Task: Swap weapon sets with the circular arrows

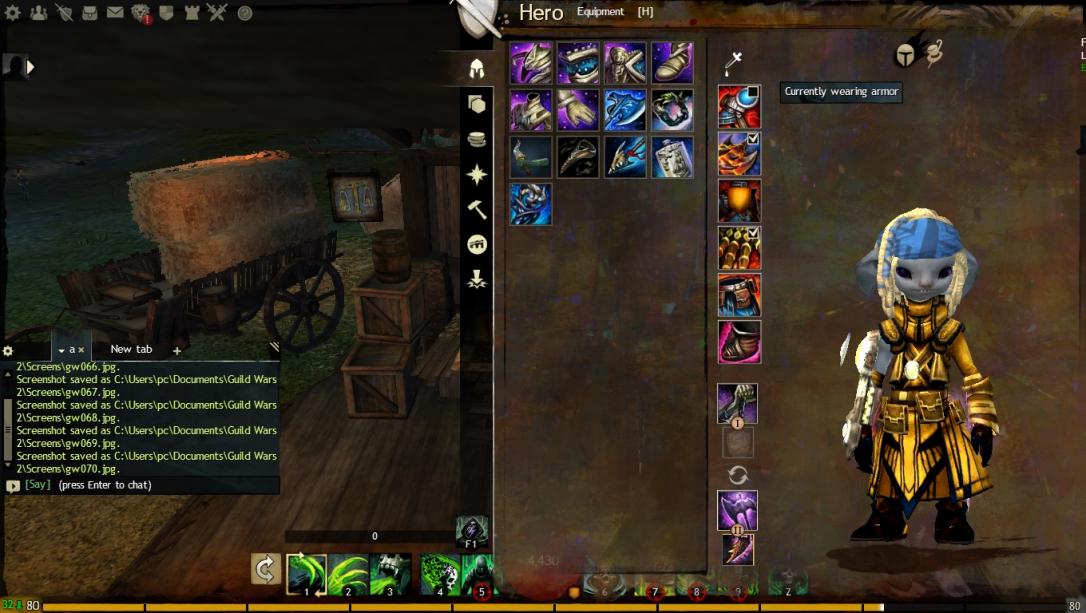Action: [738, 475]
